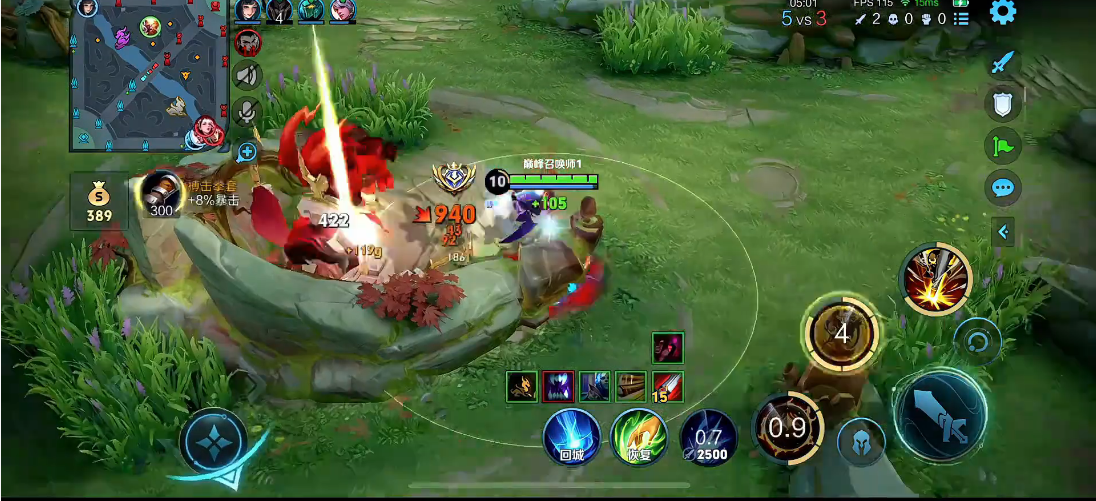This screenshot has height=501, width=1096.
Task: Open the quick chat bubble
Action: (1003, 187)
